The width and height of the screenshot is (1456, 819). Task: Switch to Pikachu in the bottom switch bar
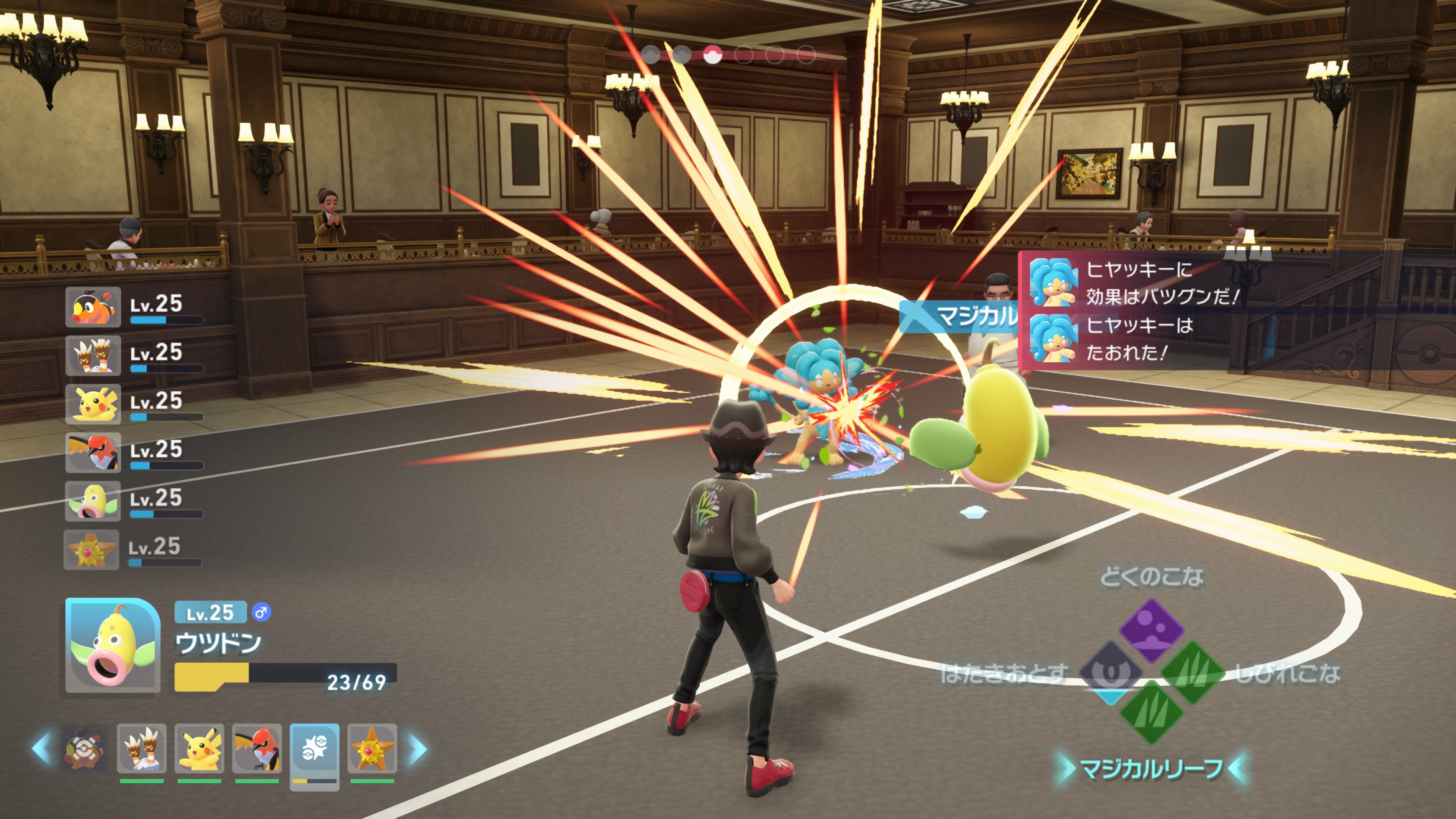pos(199,748)
